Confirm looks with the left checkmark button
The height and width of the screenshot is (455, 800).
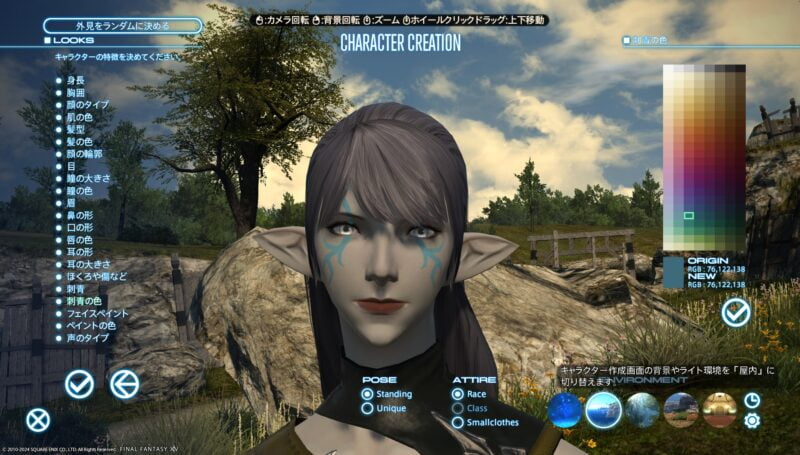[79, 383]
